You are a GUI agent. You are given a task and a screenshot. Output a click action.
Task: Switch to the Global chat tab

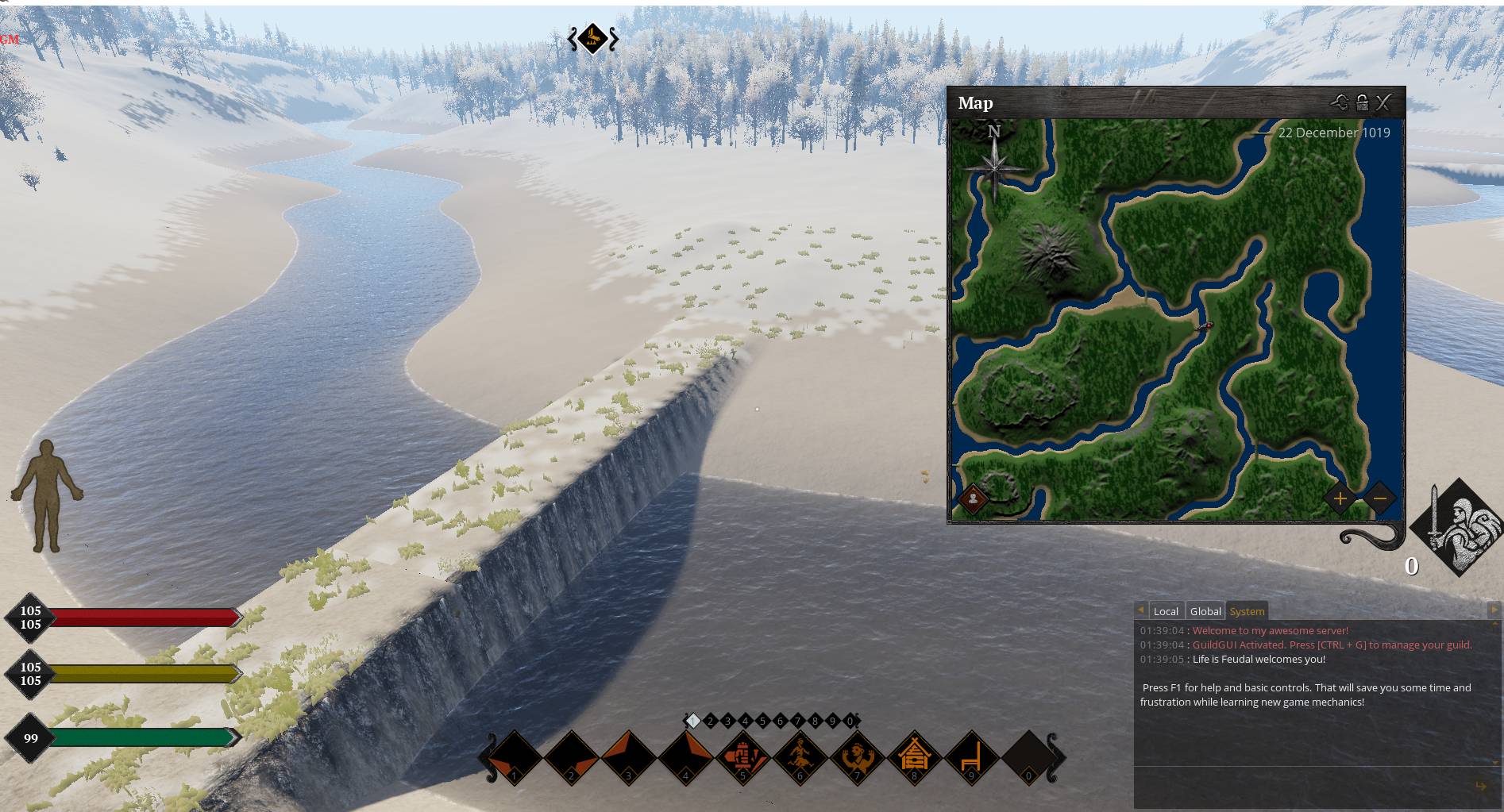(x=1205, y=611)
